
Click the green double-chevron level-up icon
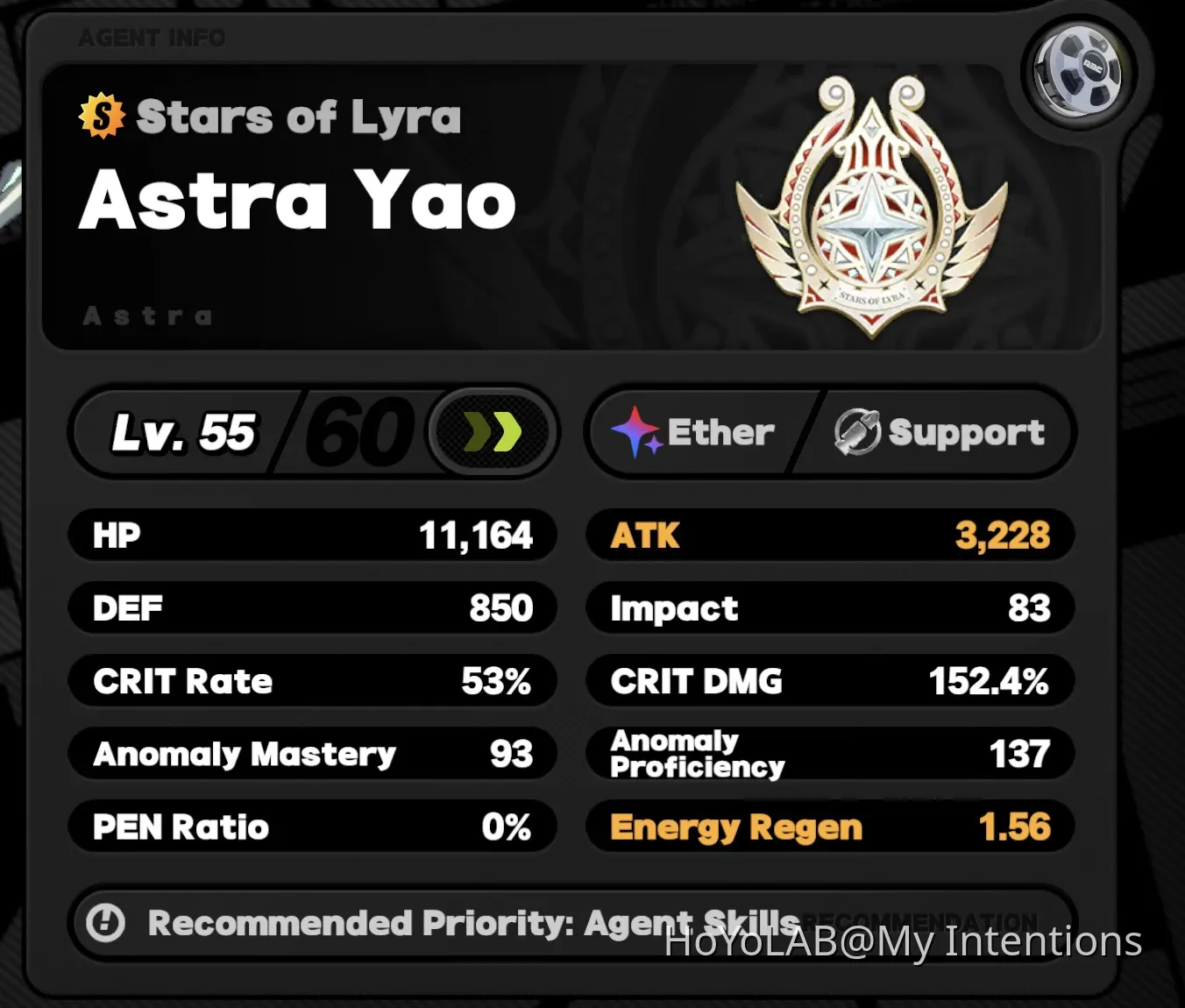click(491, 430)
